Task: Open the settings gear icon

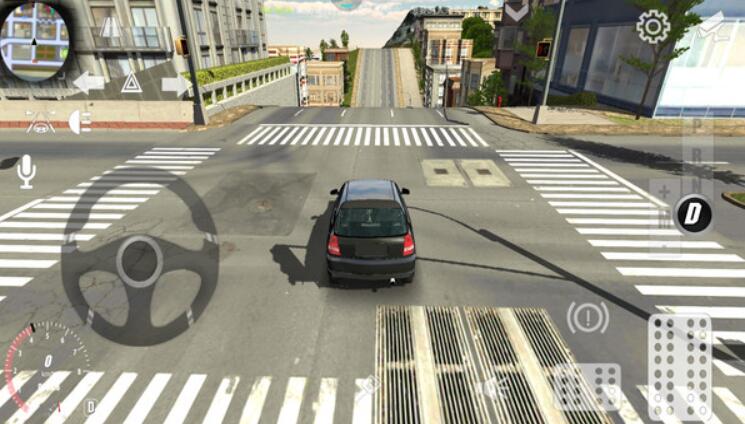Action: coord(653,26)
